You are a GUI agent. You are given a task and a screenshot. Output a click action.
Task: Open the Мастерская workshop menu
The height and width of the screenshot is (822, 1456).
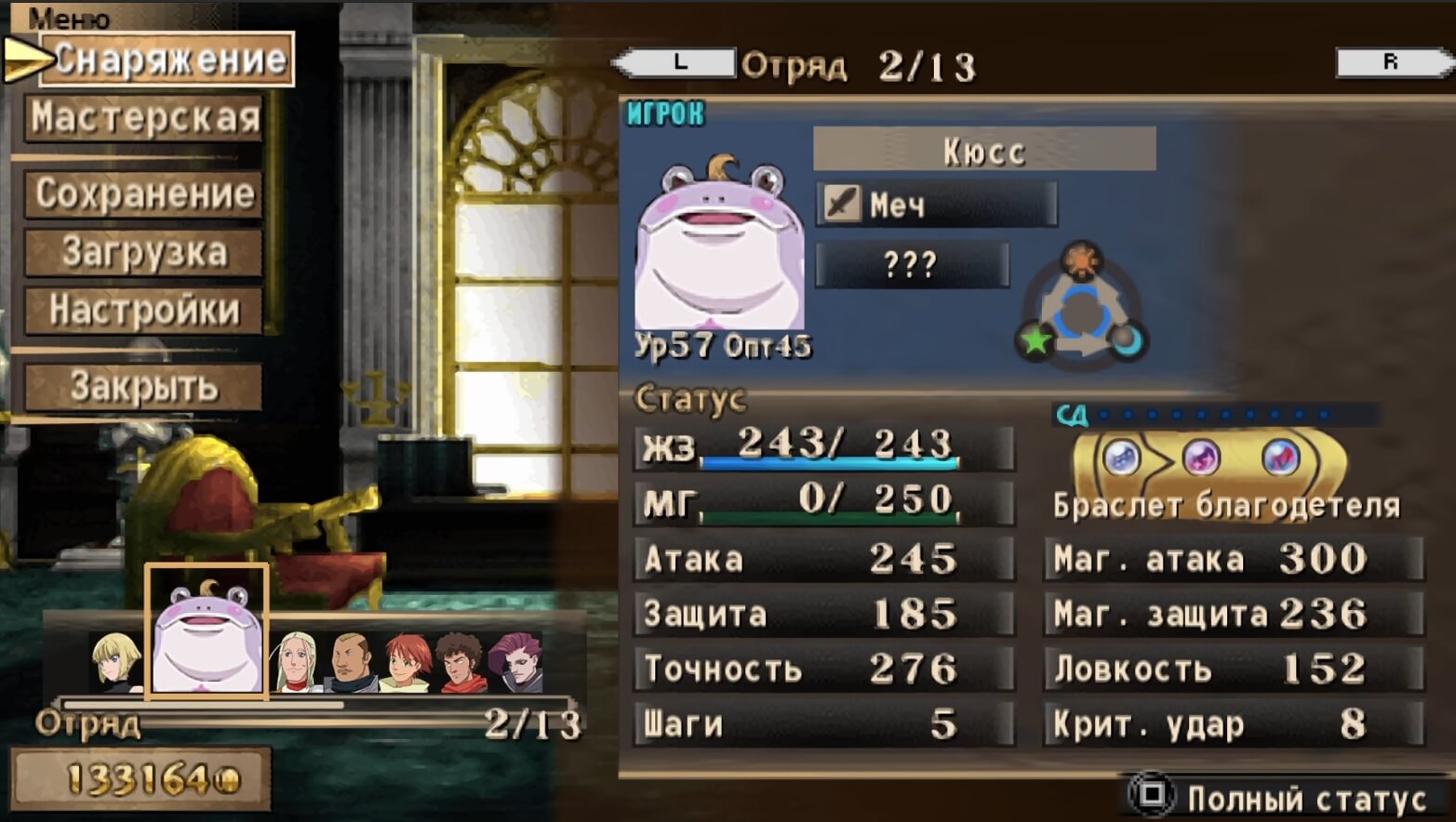click(x=144, y=119)
